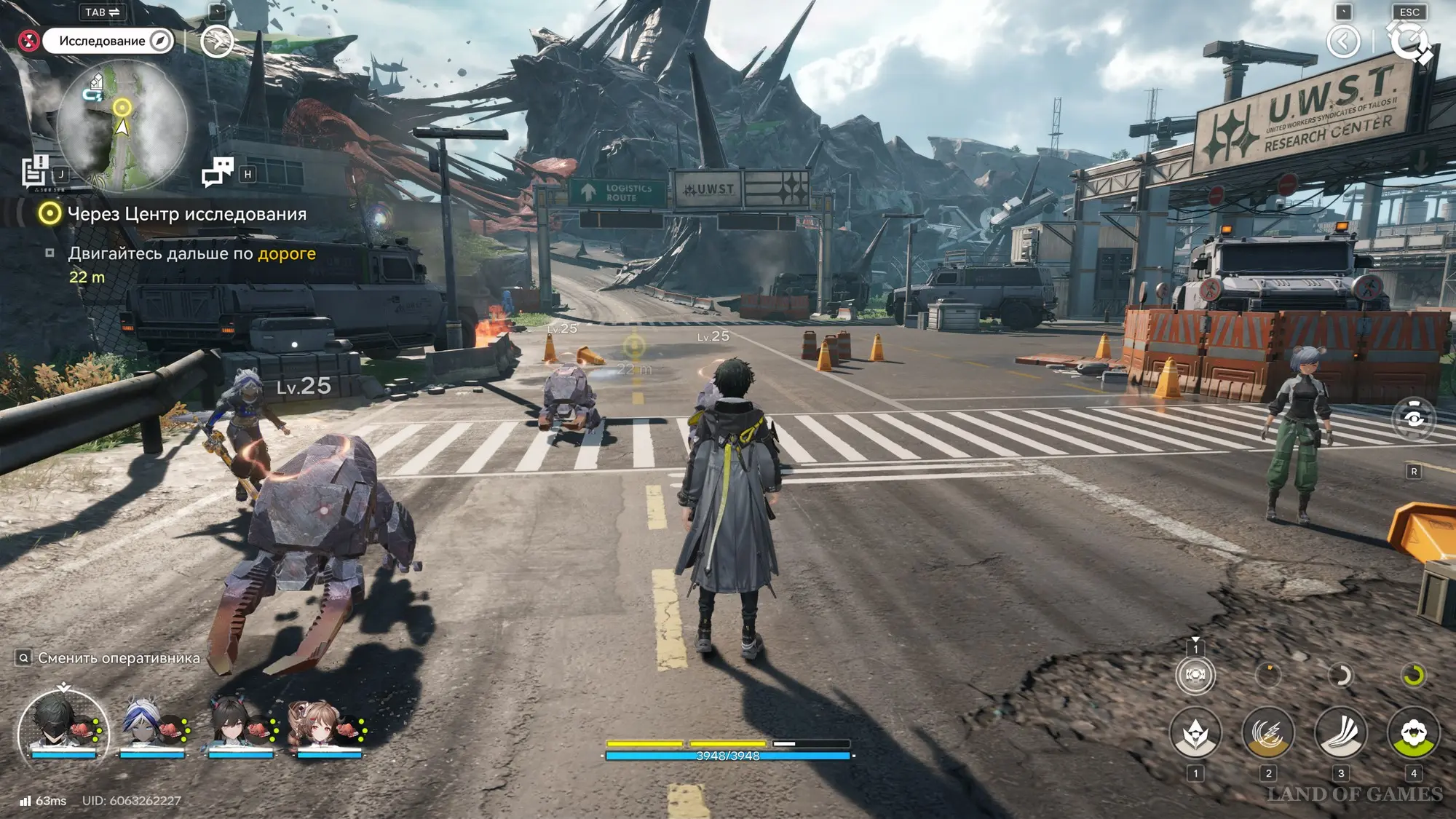Activate the white claw slash skill
Image resolution: width=1456 pixels, height=819 pixels.
coord(1340,734)
